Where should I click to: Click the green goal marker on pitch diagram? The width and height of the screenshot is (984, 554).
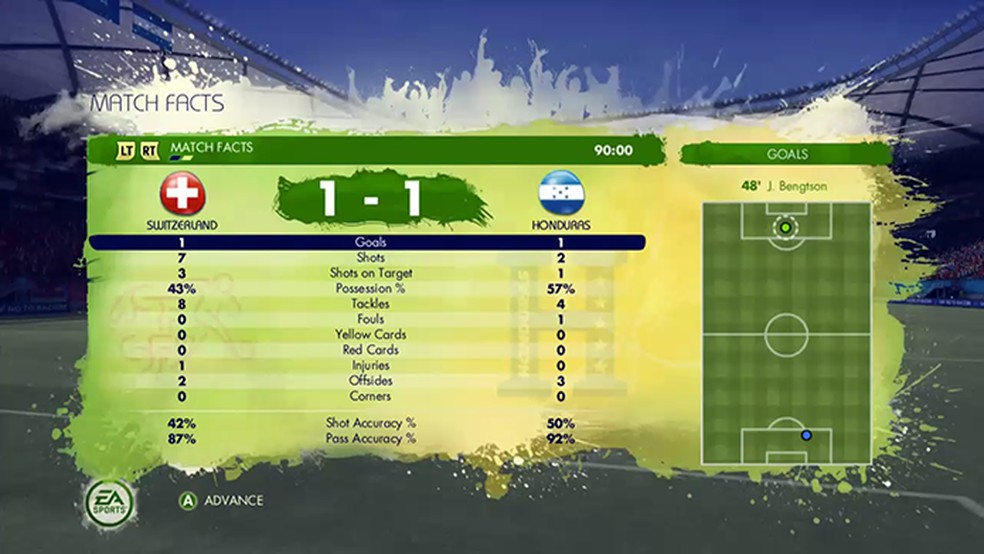pos(785,228)
